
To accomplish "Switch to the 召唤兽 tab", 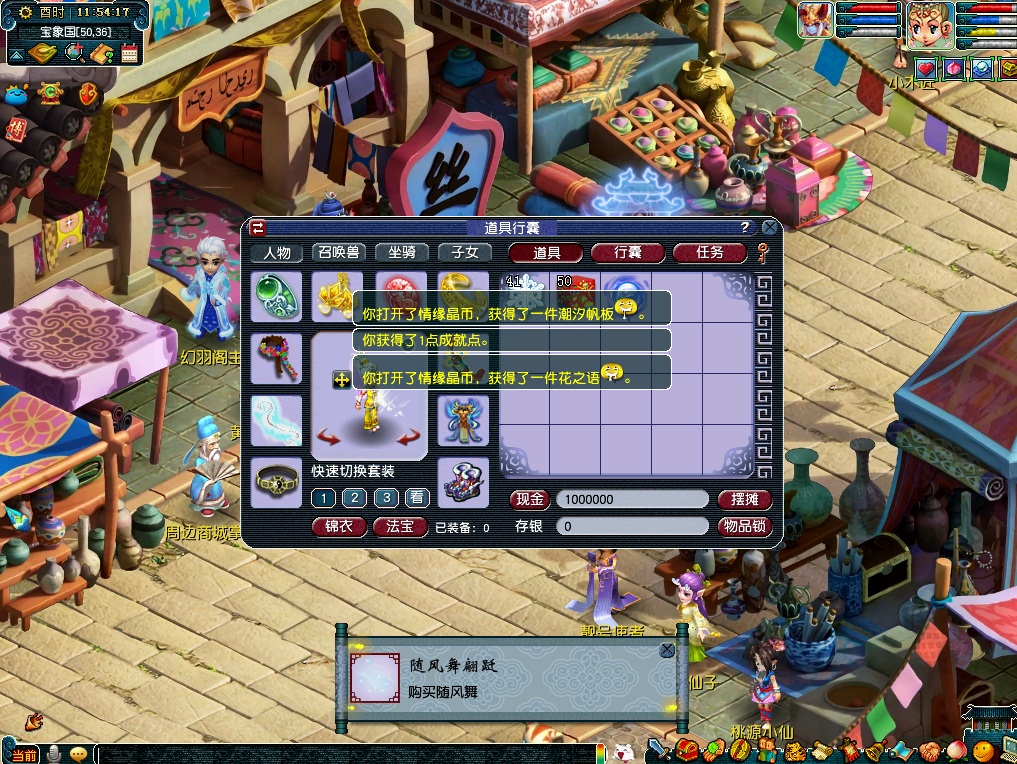I will tap(340, 253).
